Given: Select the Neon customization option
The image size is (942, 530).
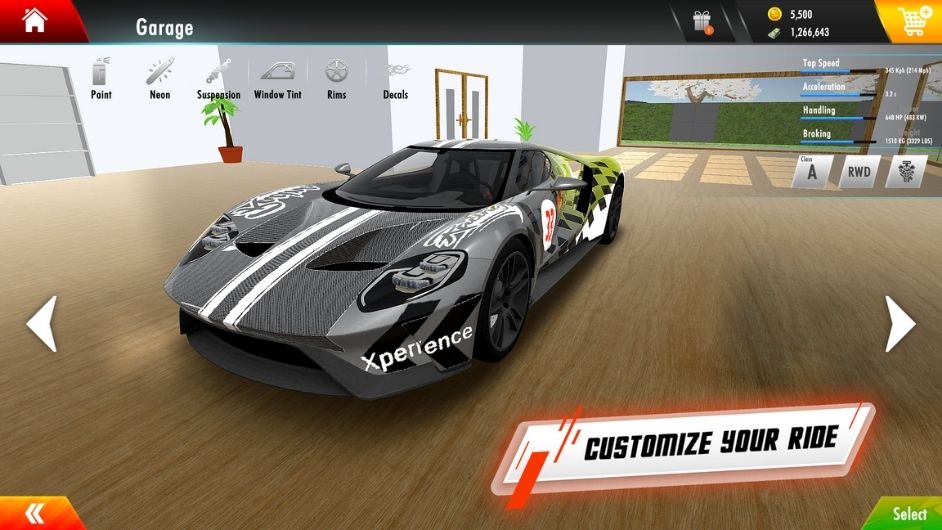Looking at the screenshot, I should (x=159, y=78).
